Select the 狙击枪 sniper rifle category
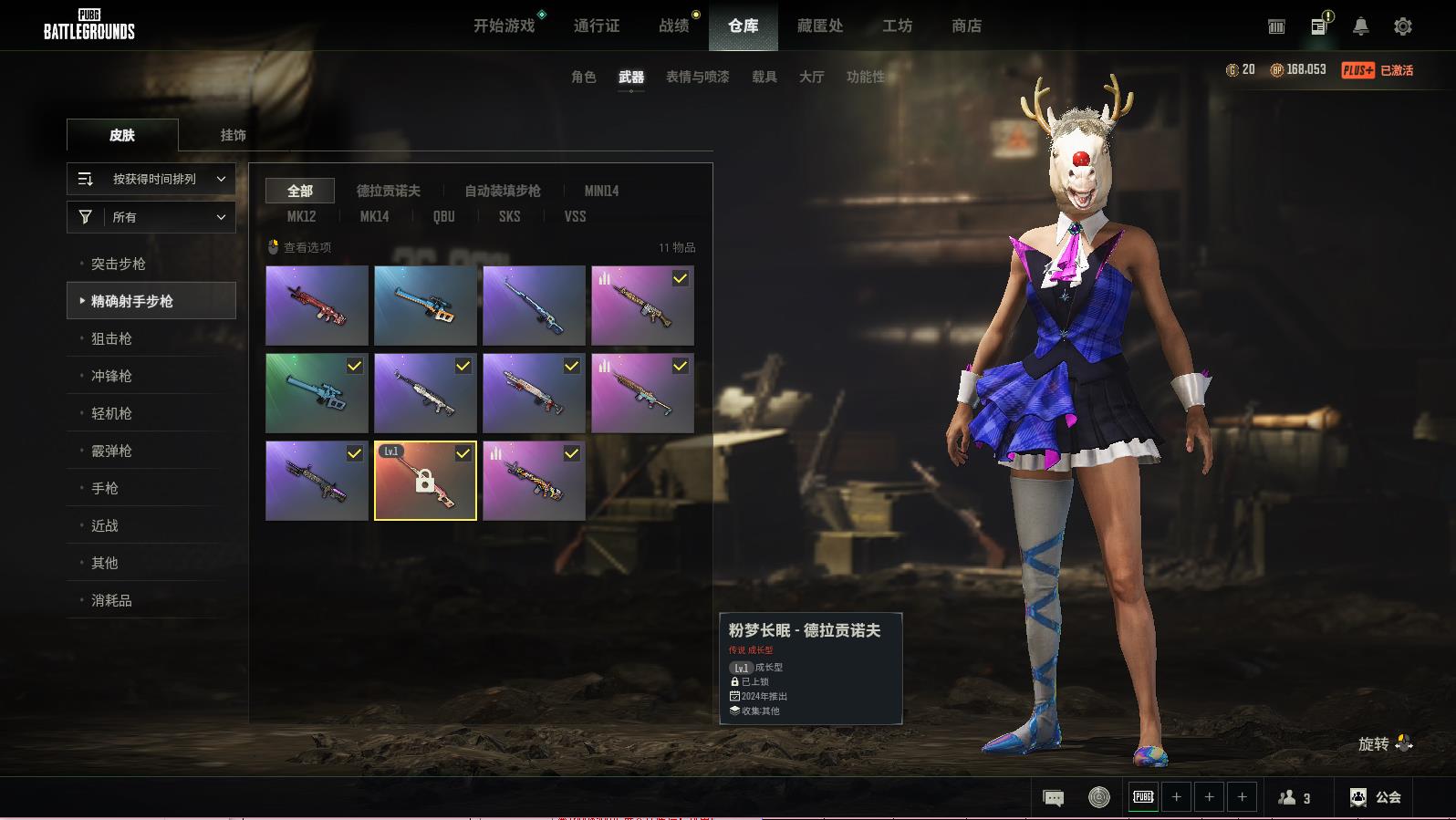 point(111,338)
